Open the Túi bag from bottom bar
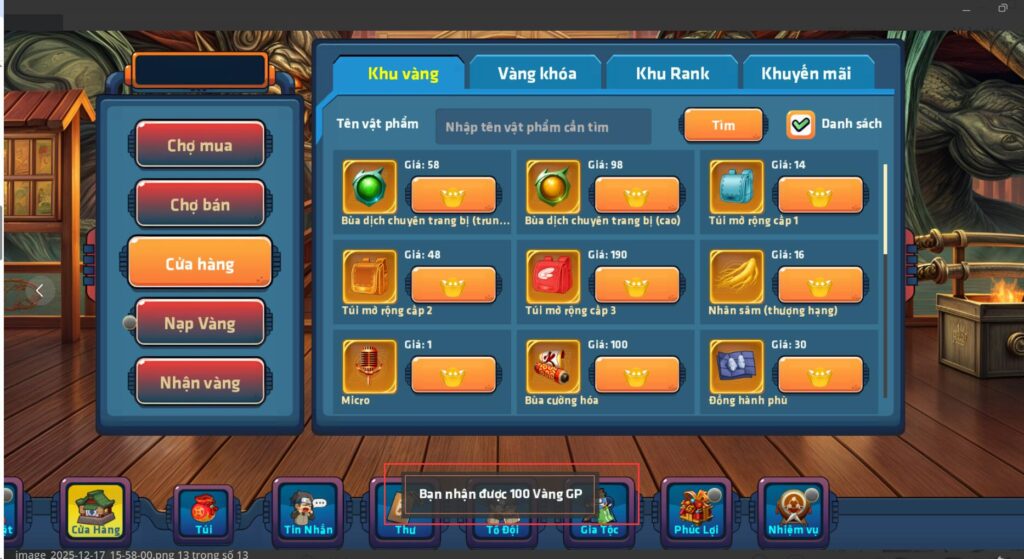This screenshot has width=1024, height=559. tap(203, 511)
